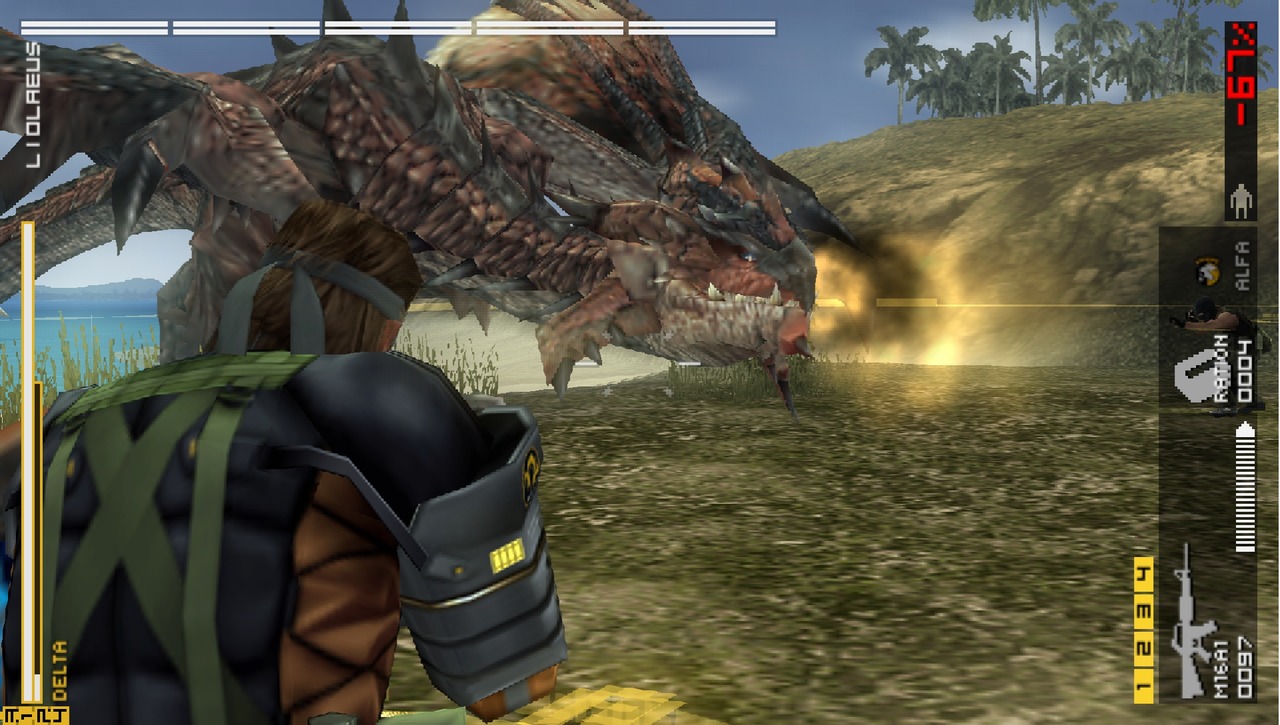Click the boss health bar at top
1280x725 pixels.
pos(400,25)
